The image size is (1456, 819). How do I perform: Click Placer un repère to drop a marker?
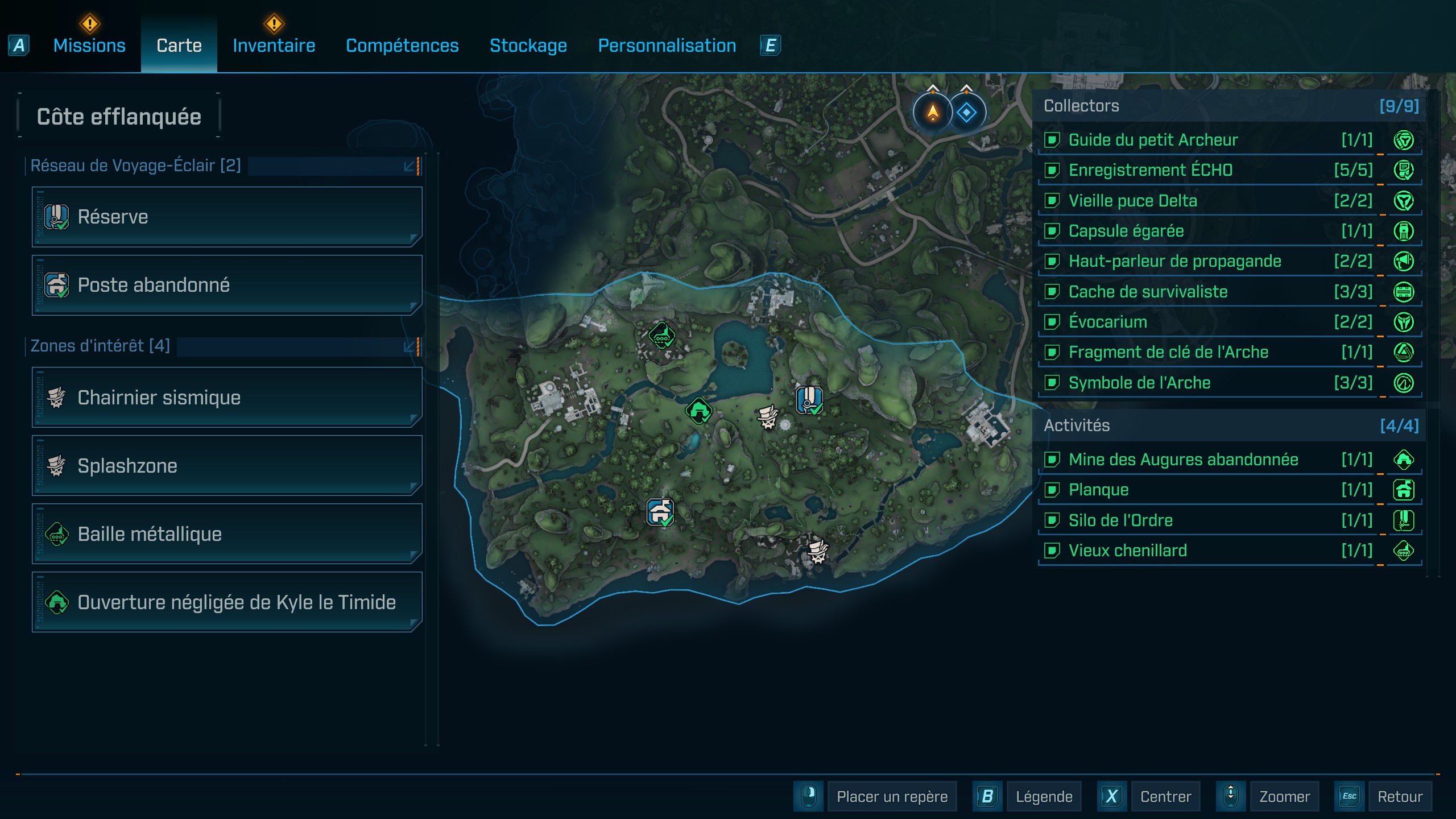tap(891, 796)
